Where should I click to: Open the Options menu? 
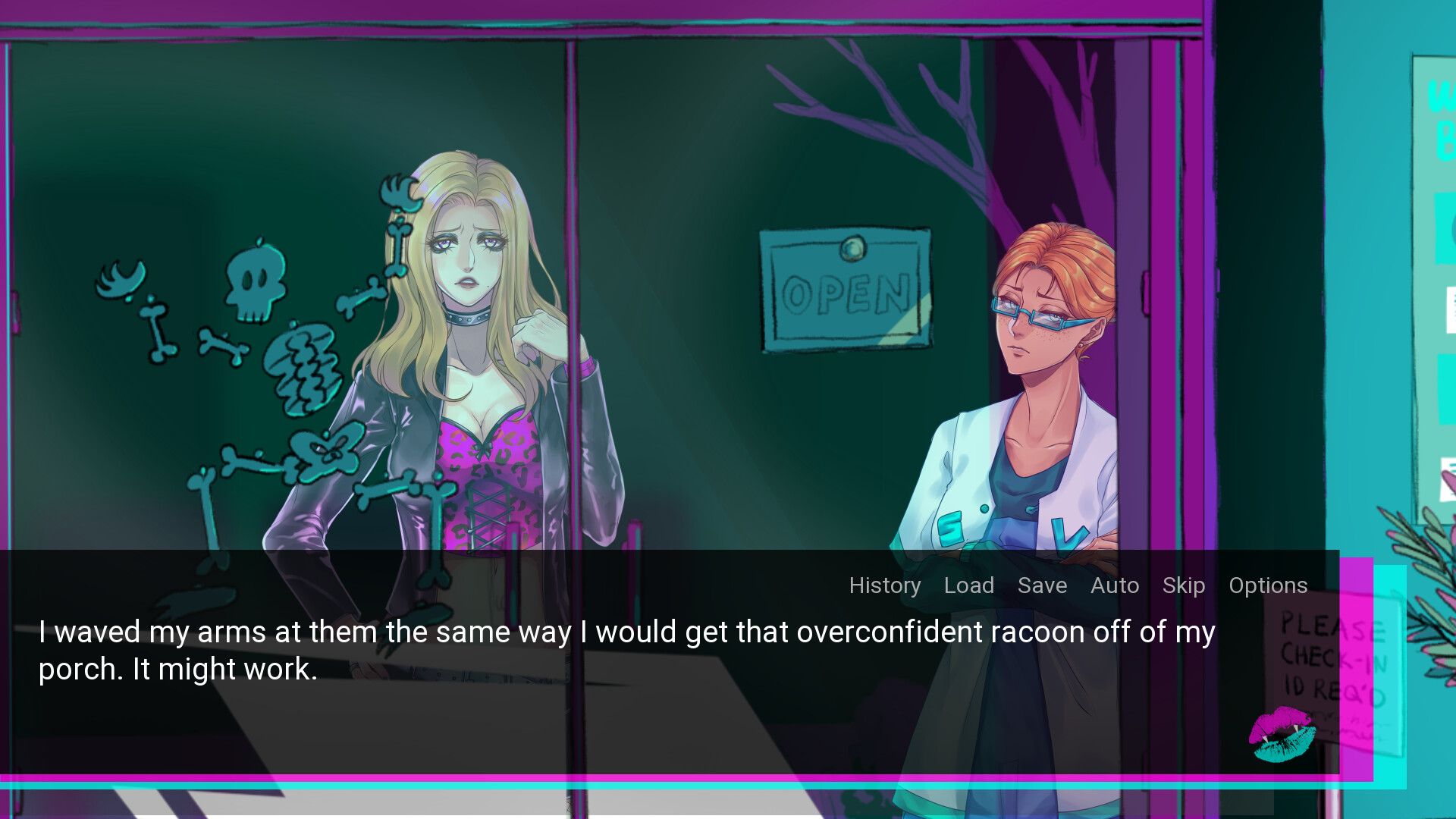coord(1267,585)
